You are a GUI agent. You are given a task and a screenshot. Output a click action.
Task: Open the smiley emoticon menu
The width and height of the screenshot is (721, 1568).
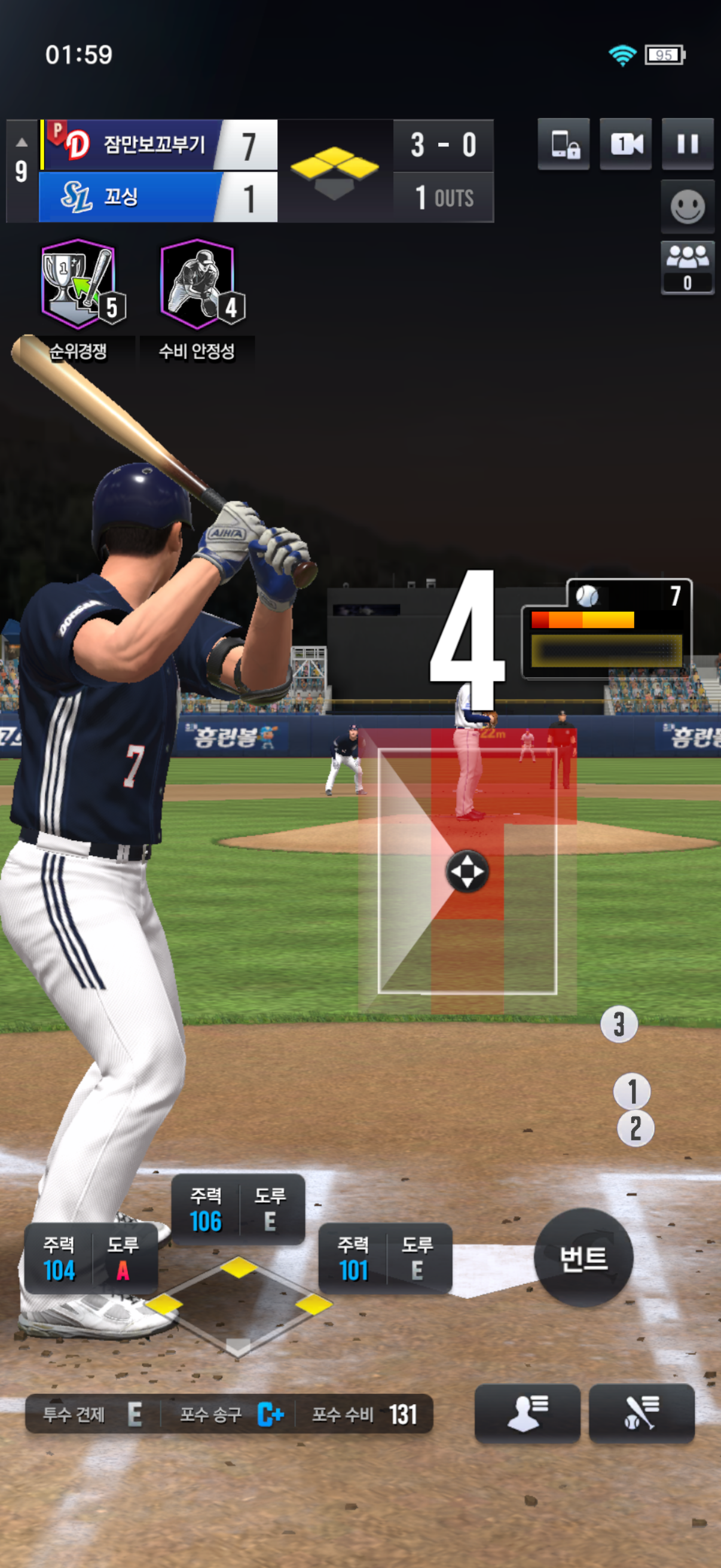[x=687, y=207]
